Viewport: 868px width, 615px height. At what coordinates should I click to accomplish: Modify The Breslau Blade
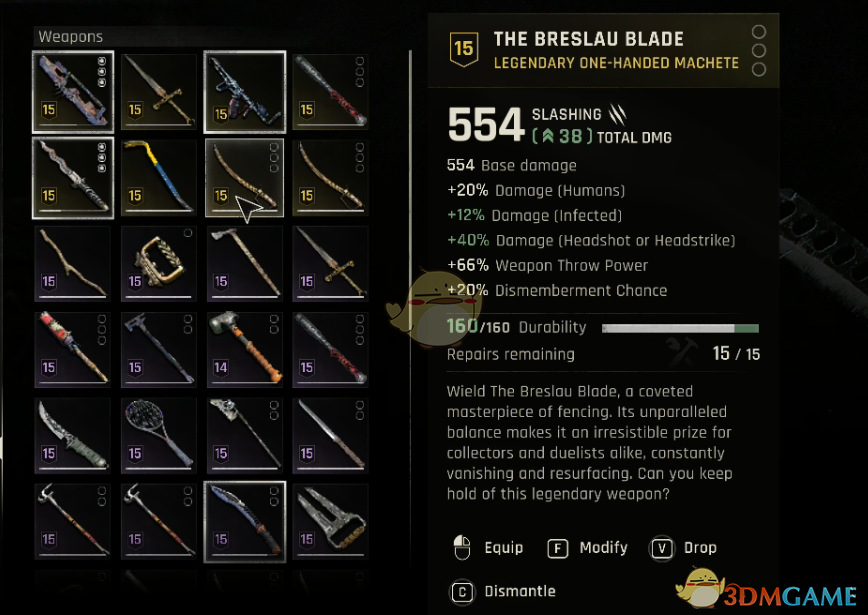coord(589,548)
